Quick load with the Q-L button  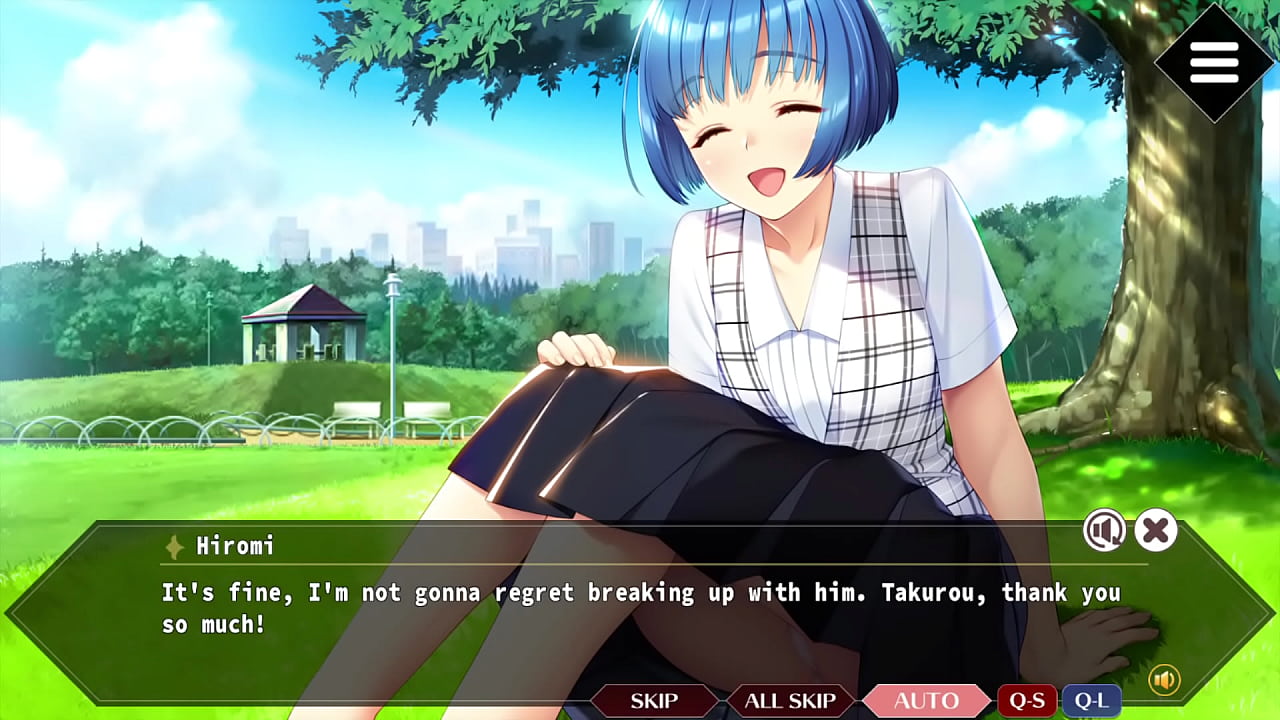tap(1090, 701)
